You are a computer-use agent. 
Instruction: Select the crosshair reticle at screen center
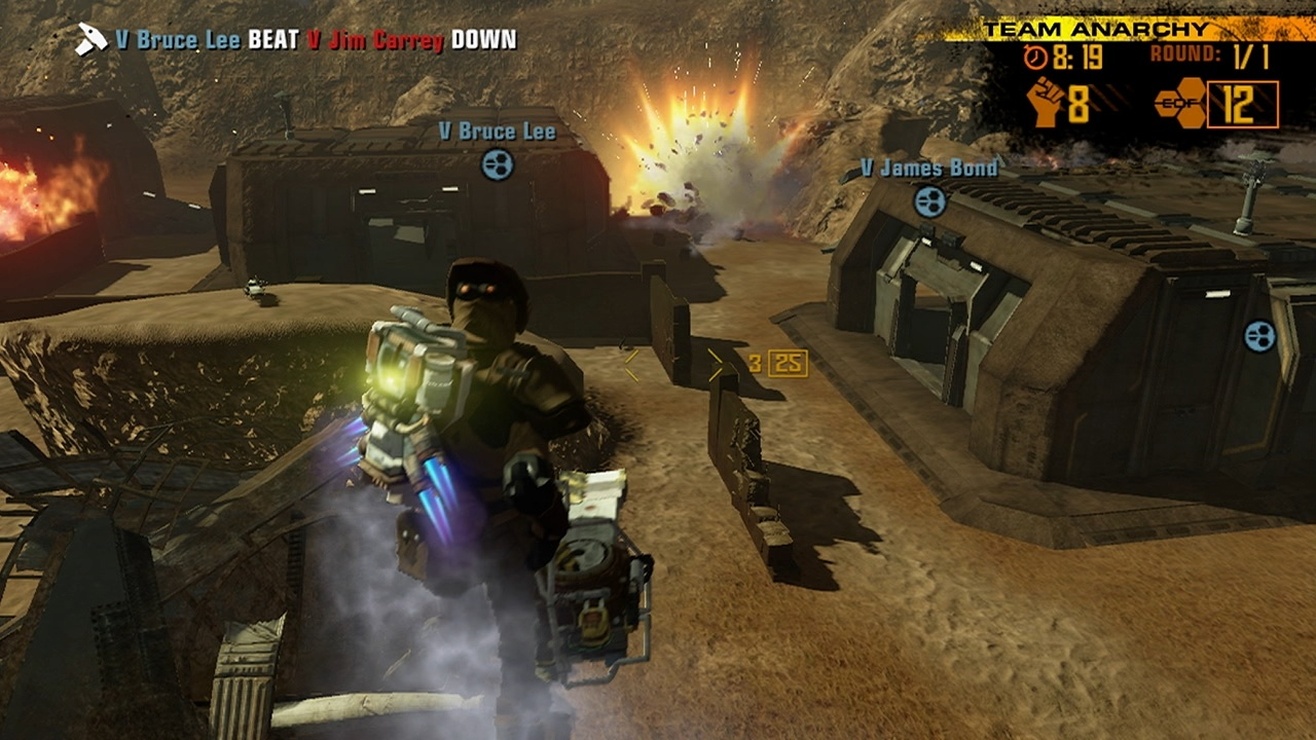click(x=673, y=363)
